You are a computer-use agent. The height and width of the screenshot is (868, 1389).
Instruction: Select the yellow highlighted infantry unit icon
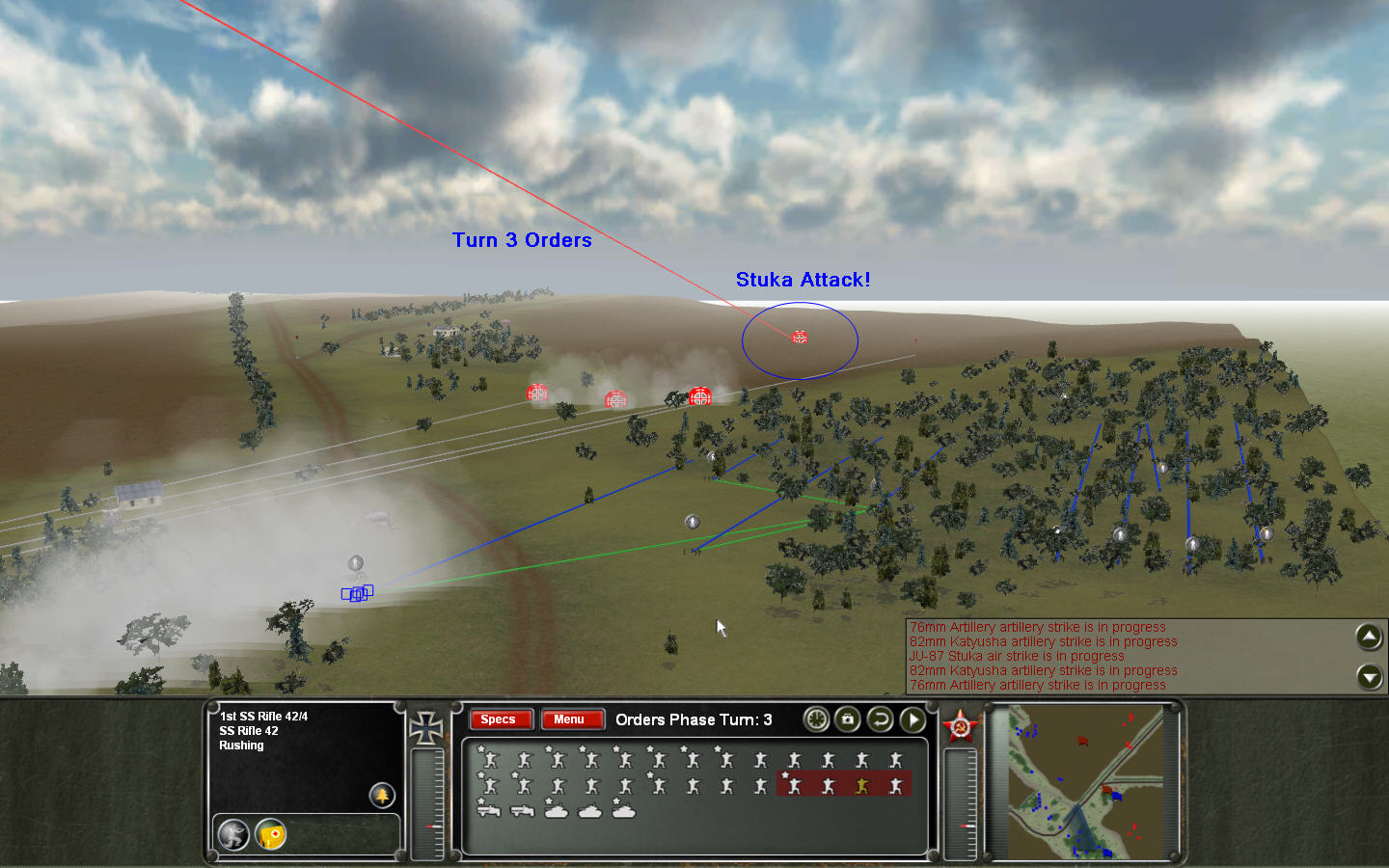click(861, 786)
